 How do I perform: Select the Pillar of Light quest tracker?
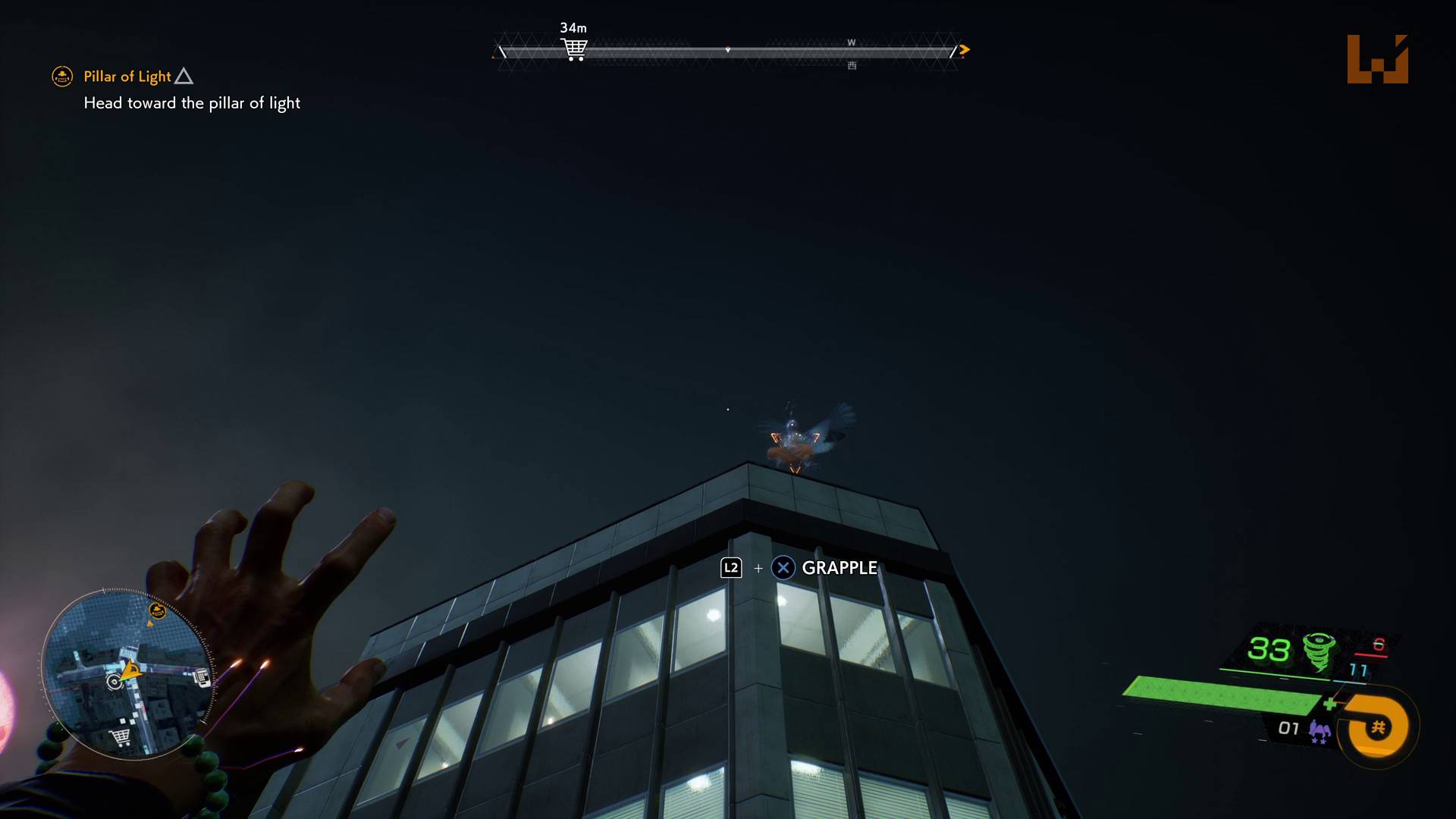[x=127, y=77]
